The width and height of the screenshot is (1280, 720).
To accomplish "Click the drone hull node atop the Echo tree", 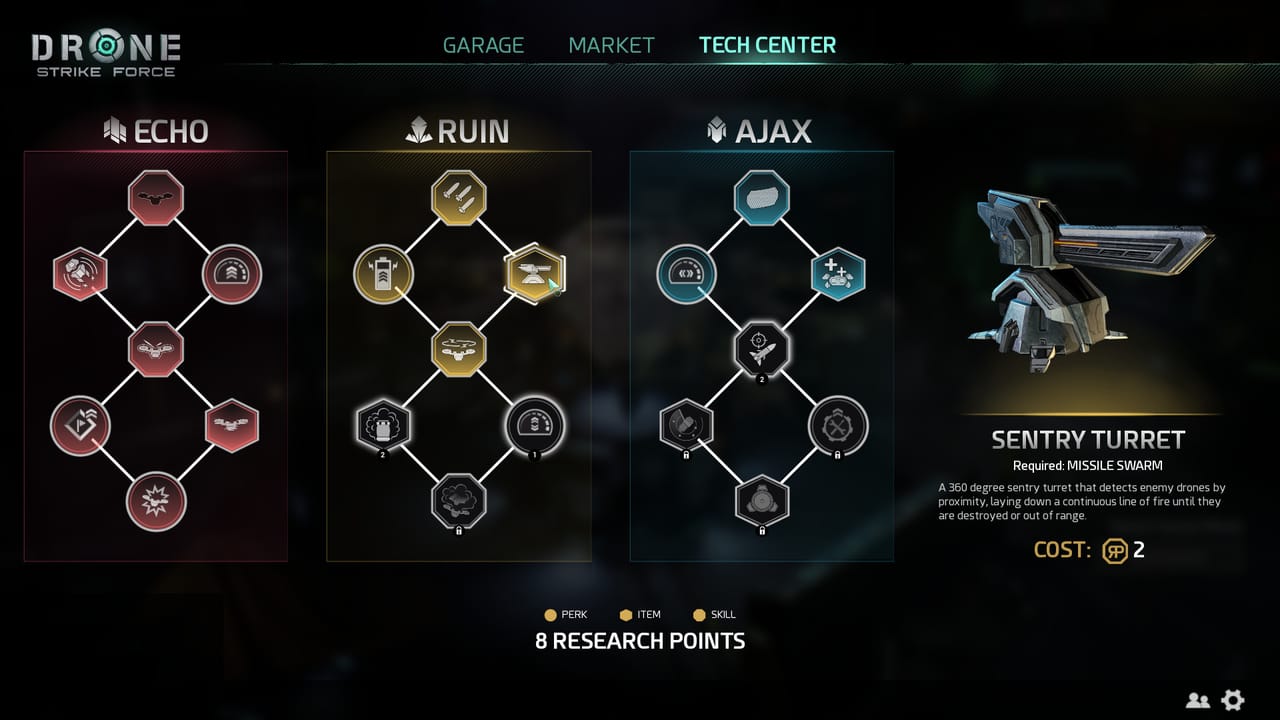I will click(x=156, y=197).
